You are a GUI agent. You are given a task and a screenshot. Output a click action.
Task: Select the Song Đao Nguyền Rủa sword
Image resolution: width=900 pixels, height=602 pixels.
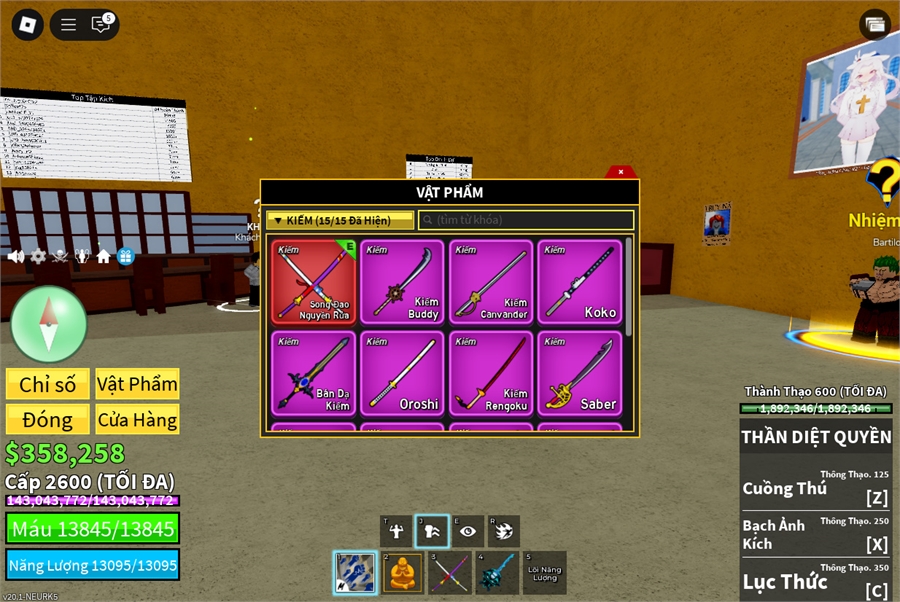click(x=314, y=282)
